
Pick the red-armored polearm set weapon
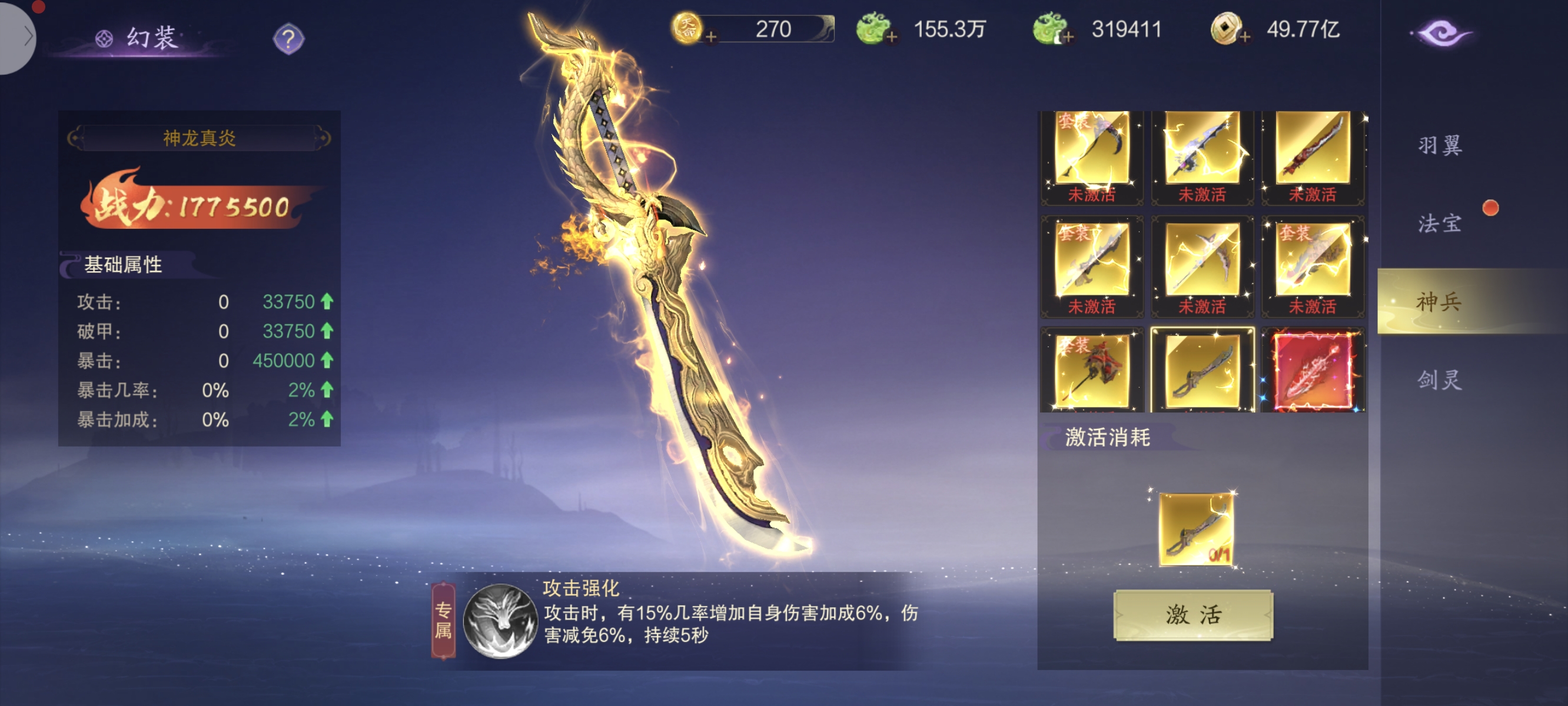(1091, 371)
